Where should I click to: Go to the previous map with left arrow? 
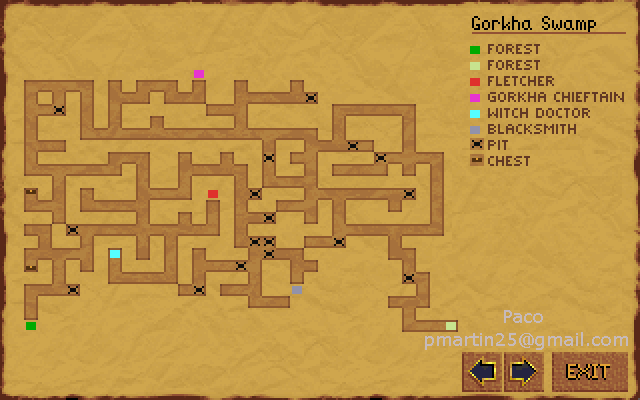tap(483, 371)
